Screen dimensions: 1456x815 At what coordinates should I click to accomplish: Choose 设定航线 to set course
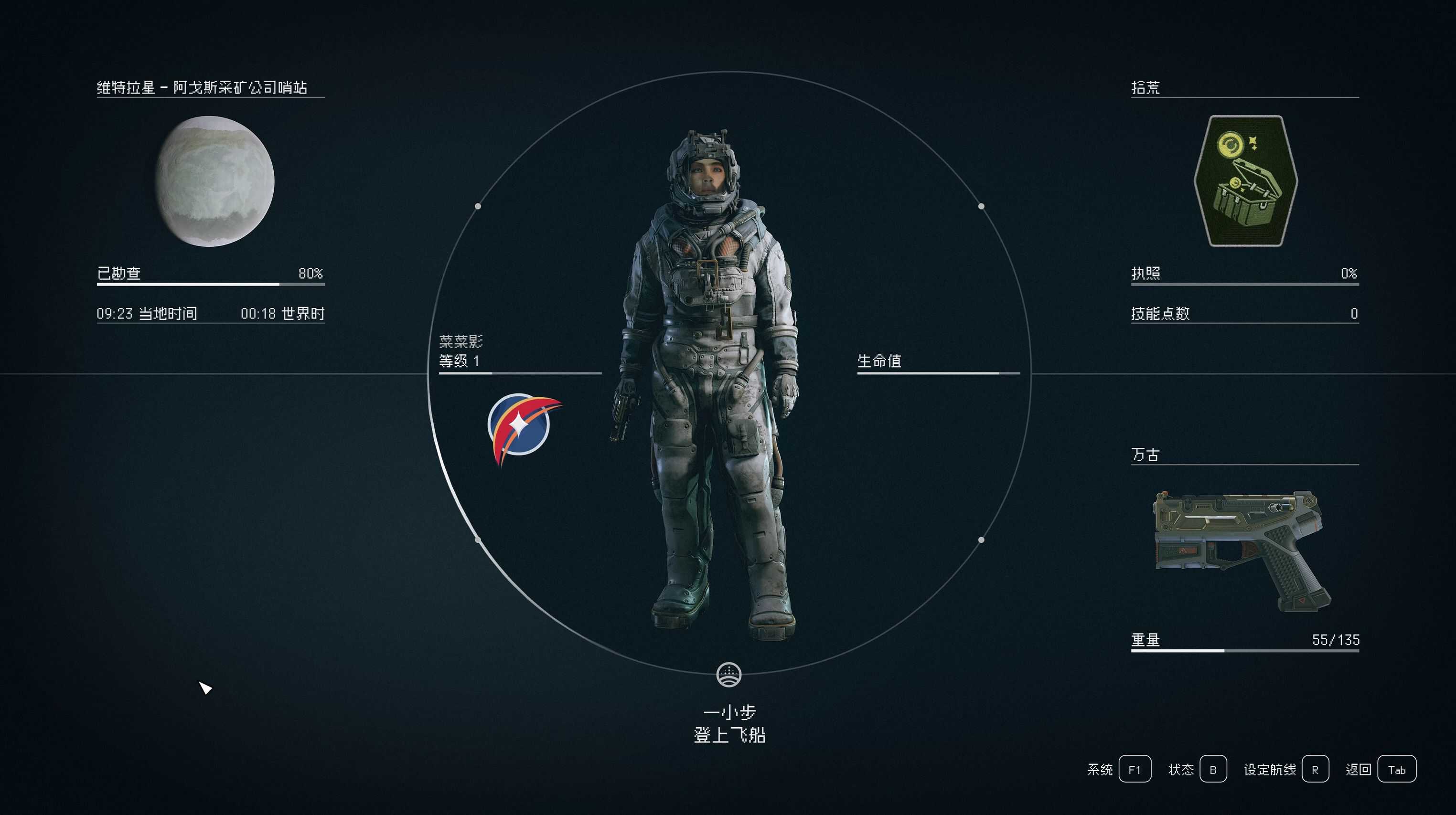coord(1315,769)
